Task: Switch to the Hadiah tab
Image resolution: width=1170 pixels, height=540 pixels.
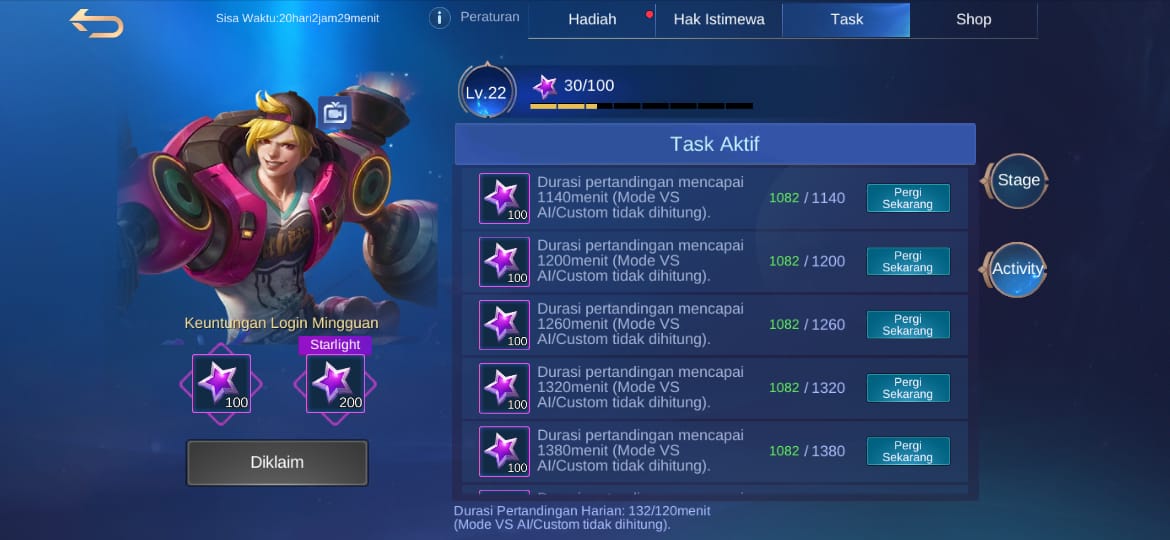Action: click(592, 19)
